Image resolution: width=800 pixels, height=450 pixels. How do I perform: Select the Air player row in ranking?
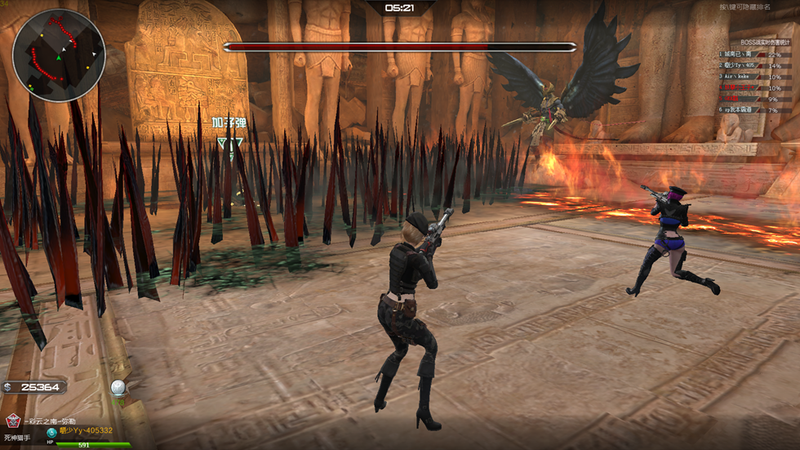tap(755, 76)
